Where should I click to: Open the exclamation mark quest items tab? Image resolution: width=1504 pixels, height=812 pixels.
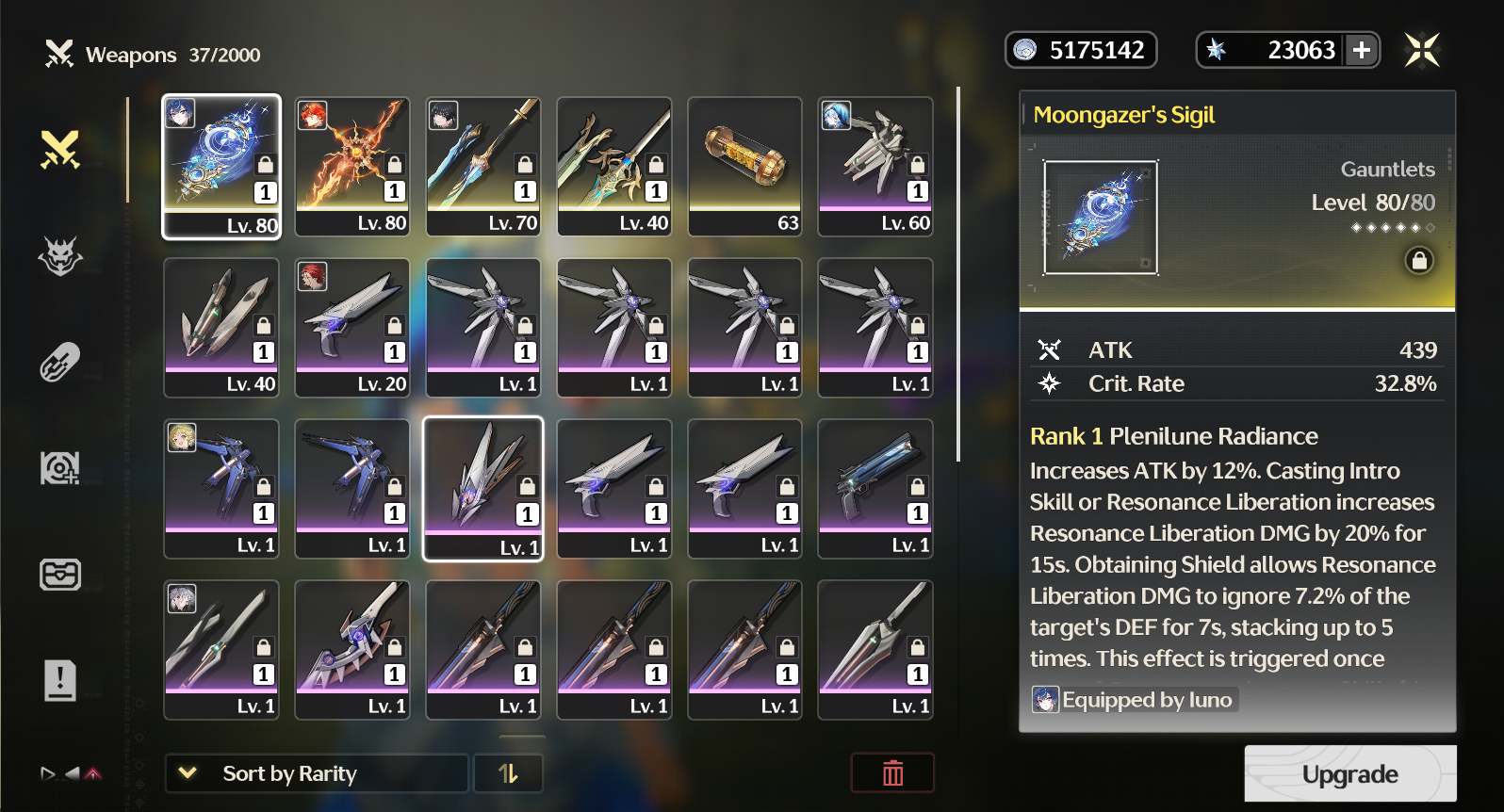60,680
